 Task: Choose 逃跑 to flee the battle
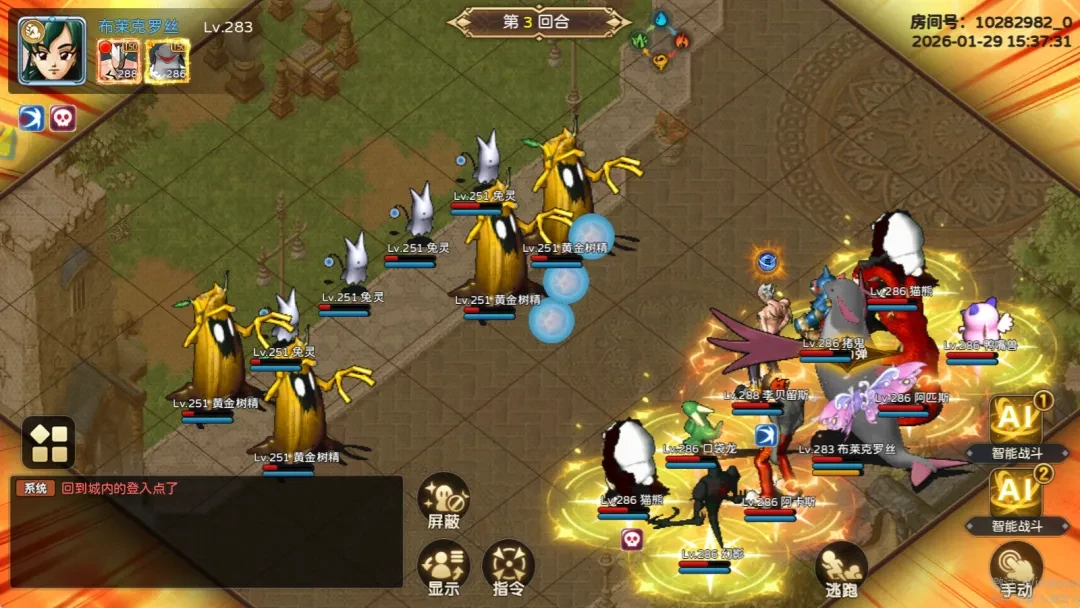point(841,570)
